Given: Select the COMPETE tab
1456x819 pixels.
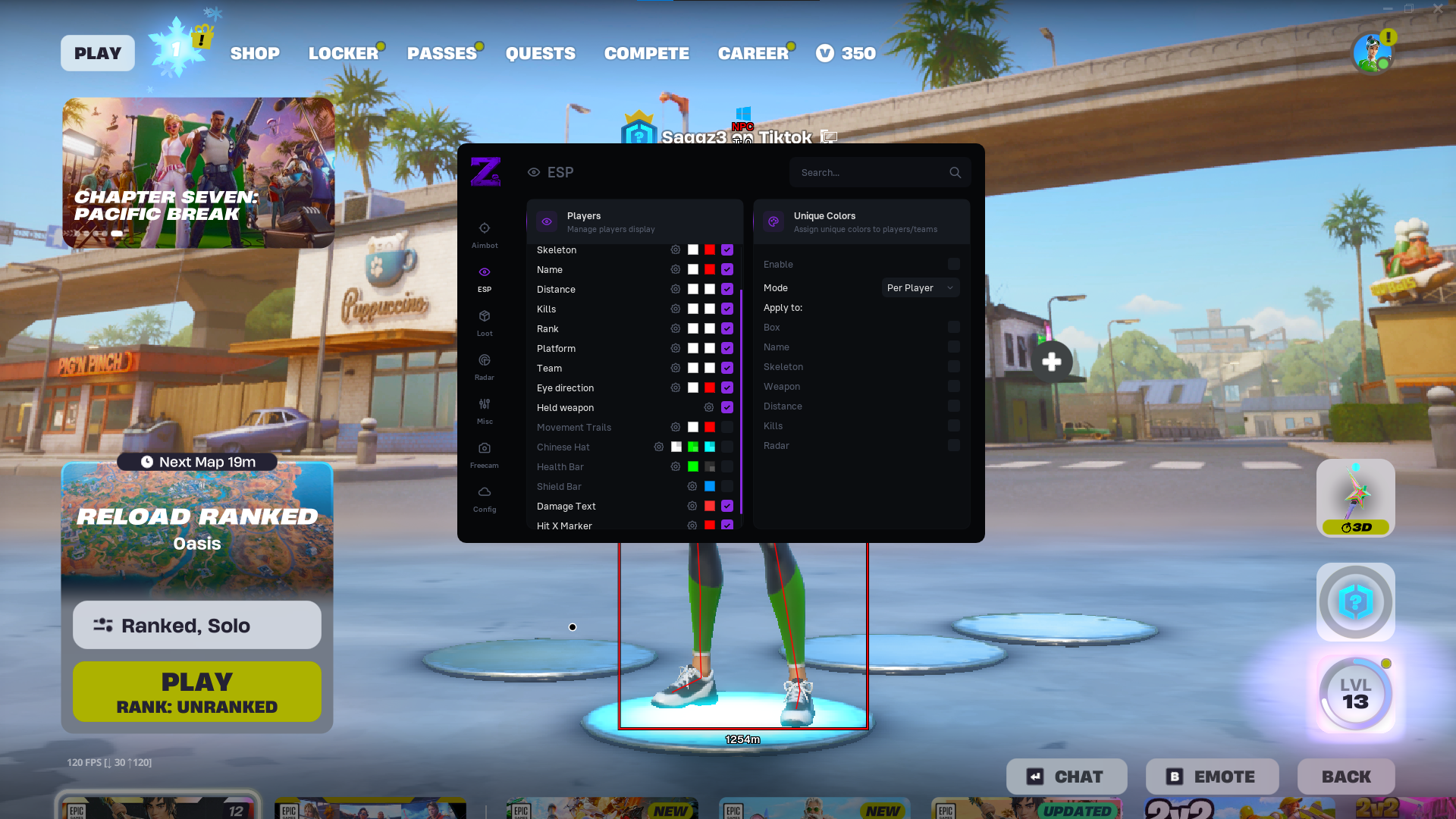Looking at the screenshot, I should (x=646, y=53).
